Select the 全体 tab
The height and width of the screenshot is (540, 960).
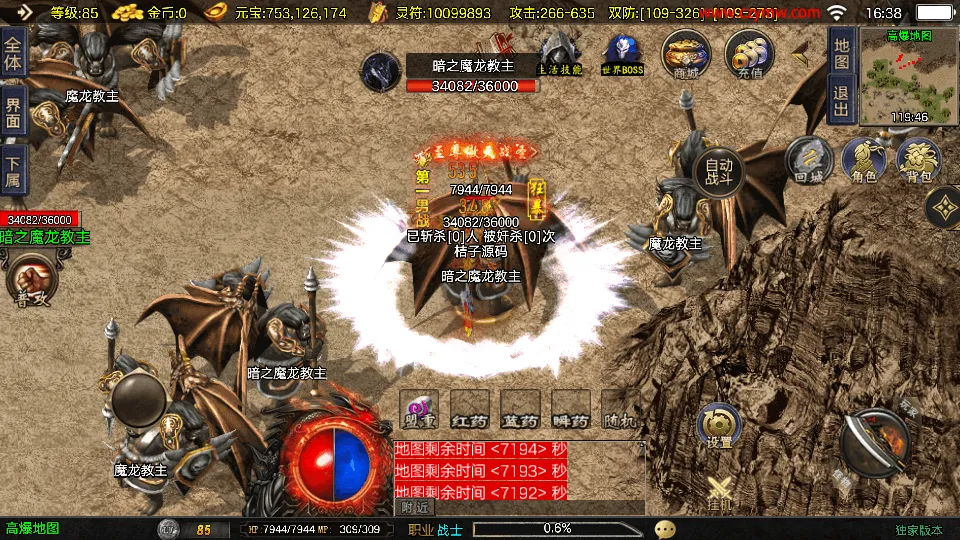click(13, 46)
